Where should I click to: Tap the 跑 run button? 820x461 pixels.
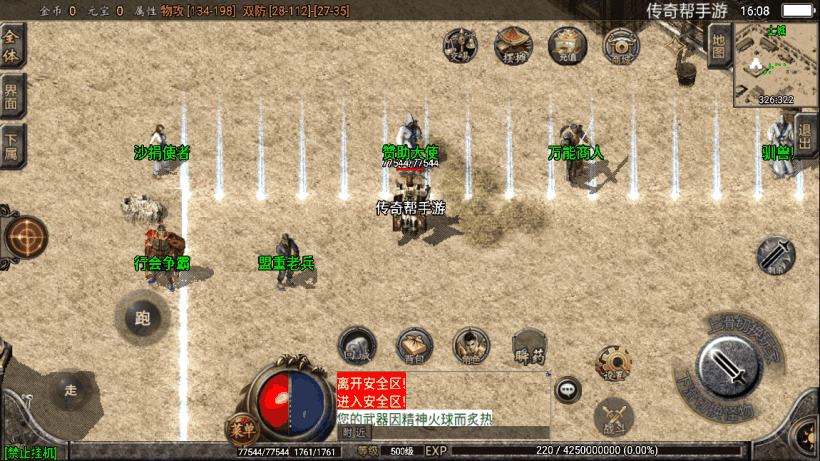pos(142,319)
